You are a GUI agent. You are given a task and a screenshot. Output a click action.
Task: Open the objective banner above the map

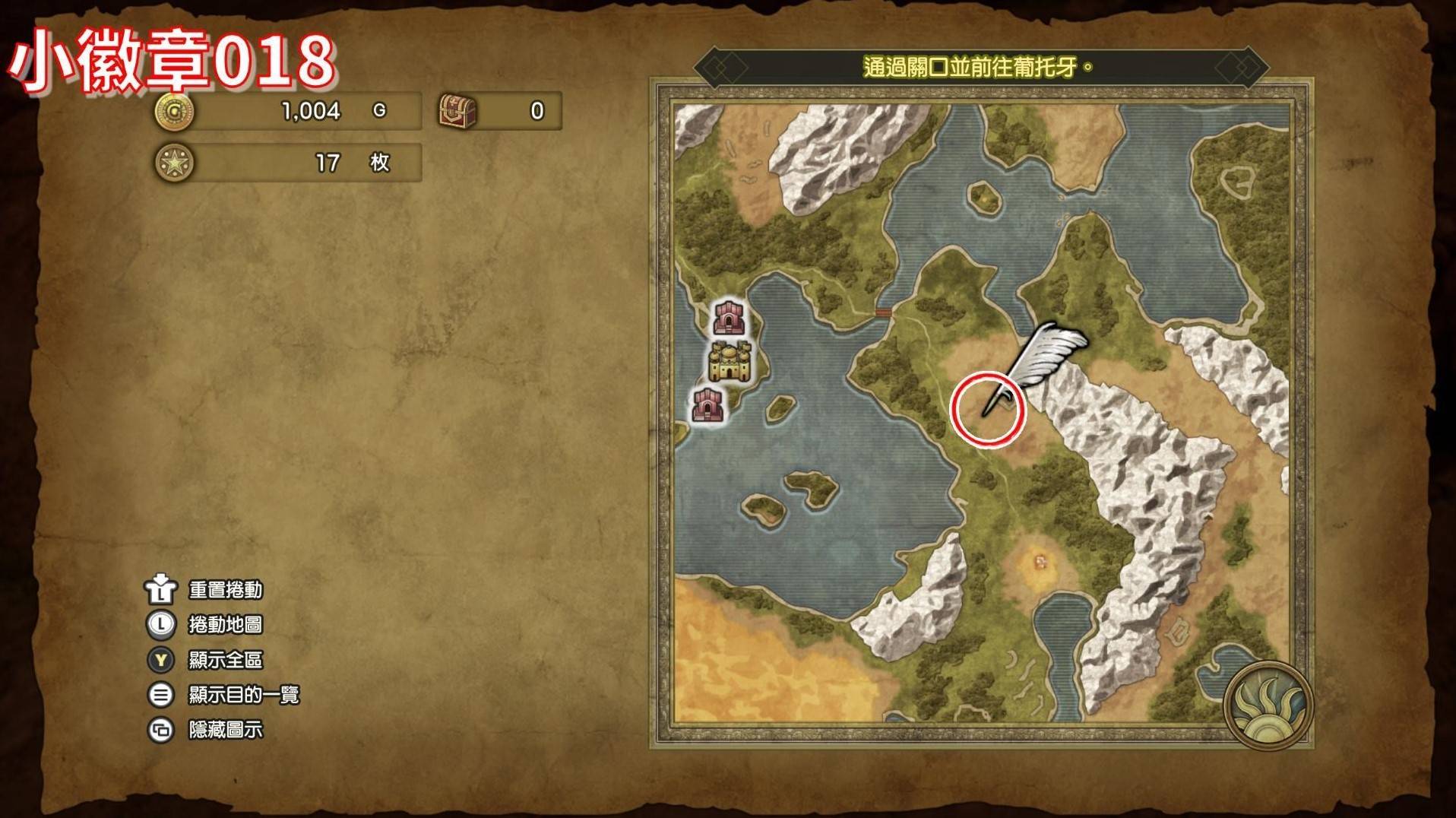[x=980, y=68]
